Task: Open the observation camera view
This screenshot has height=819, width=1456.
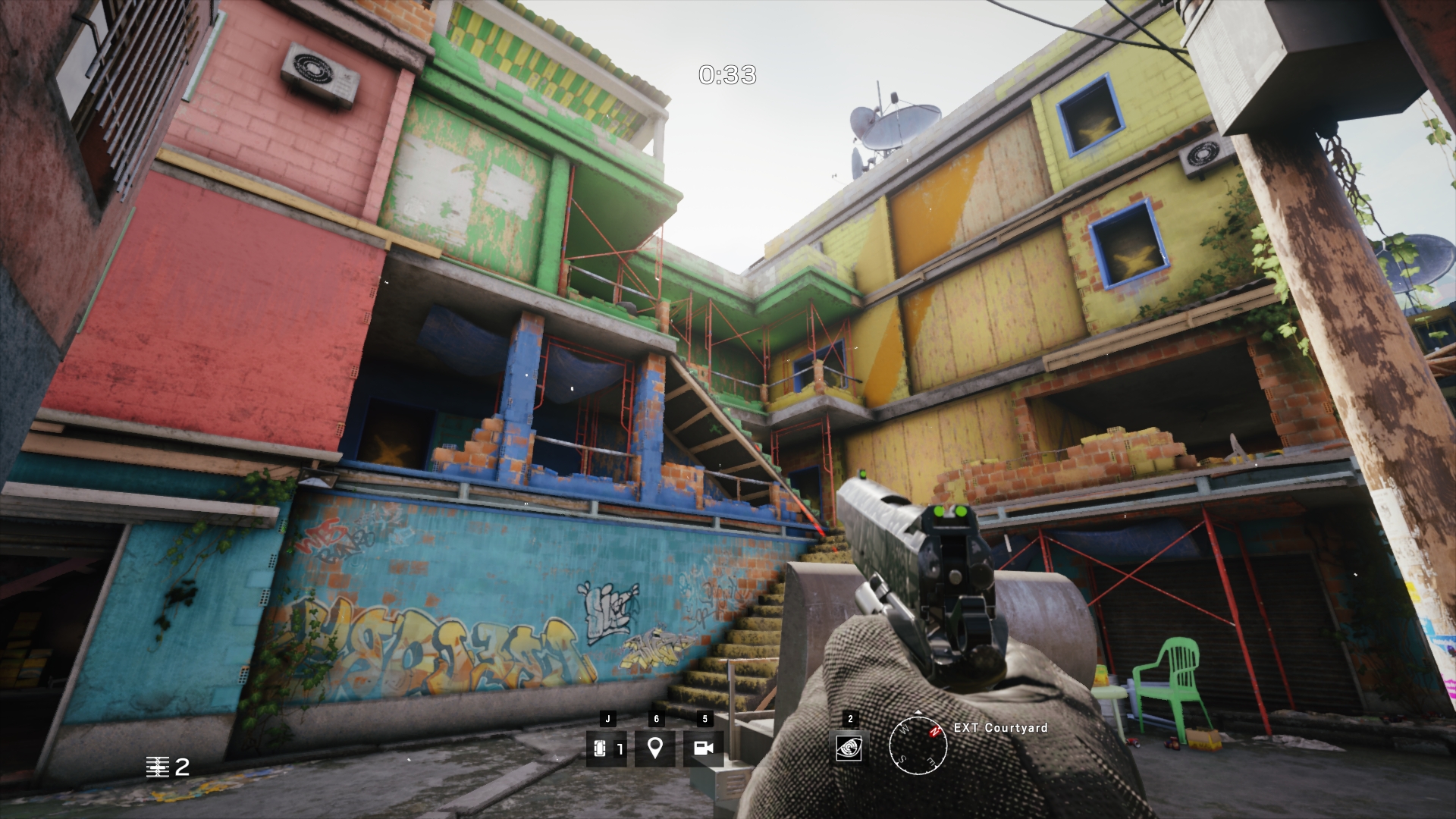Action: 704,748
